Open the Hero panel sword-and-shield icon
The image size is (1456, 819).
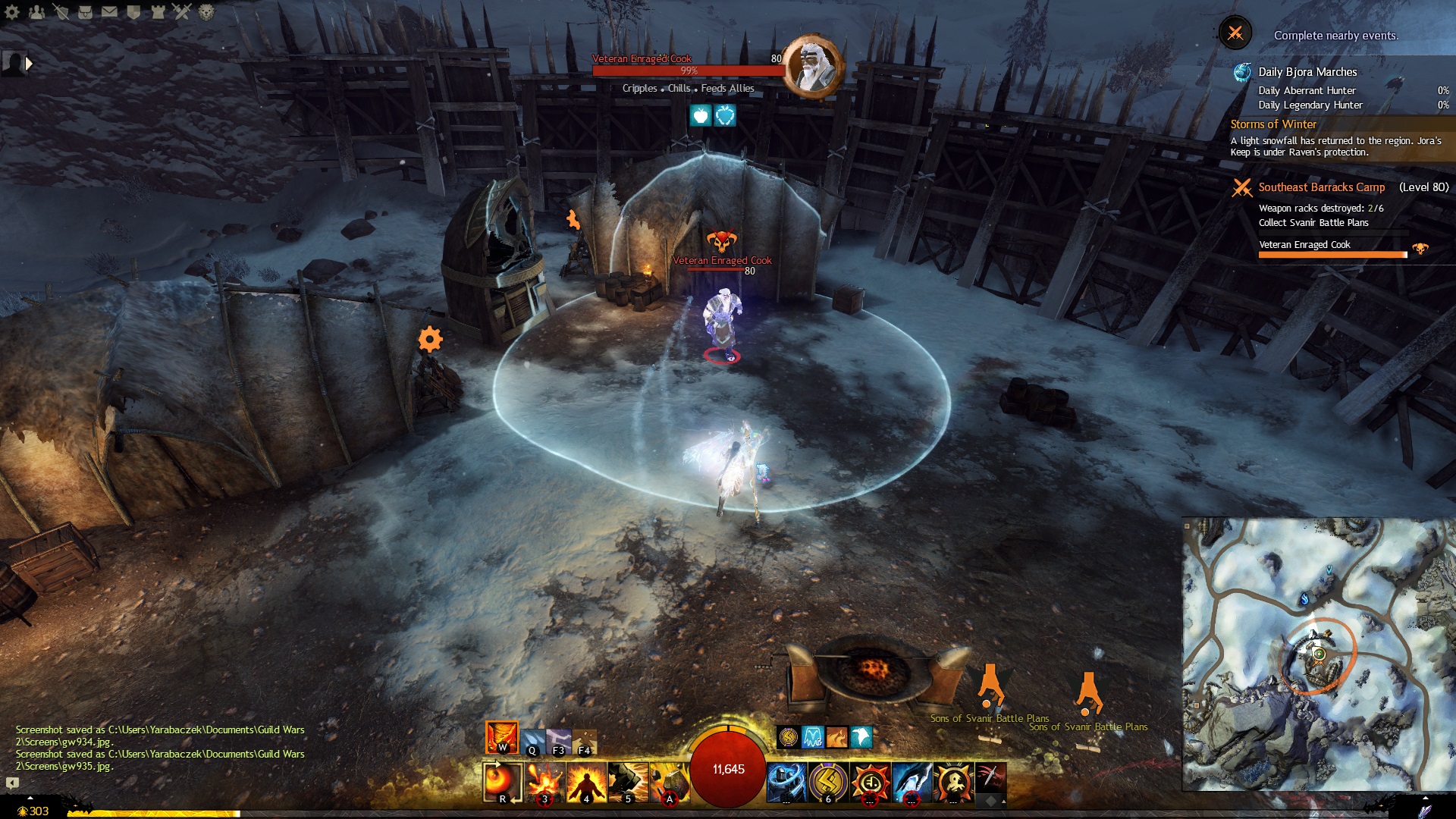click(x=61, y=11)
